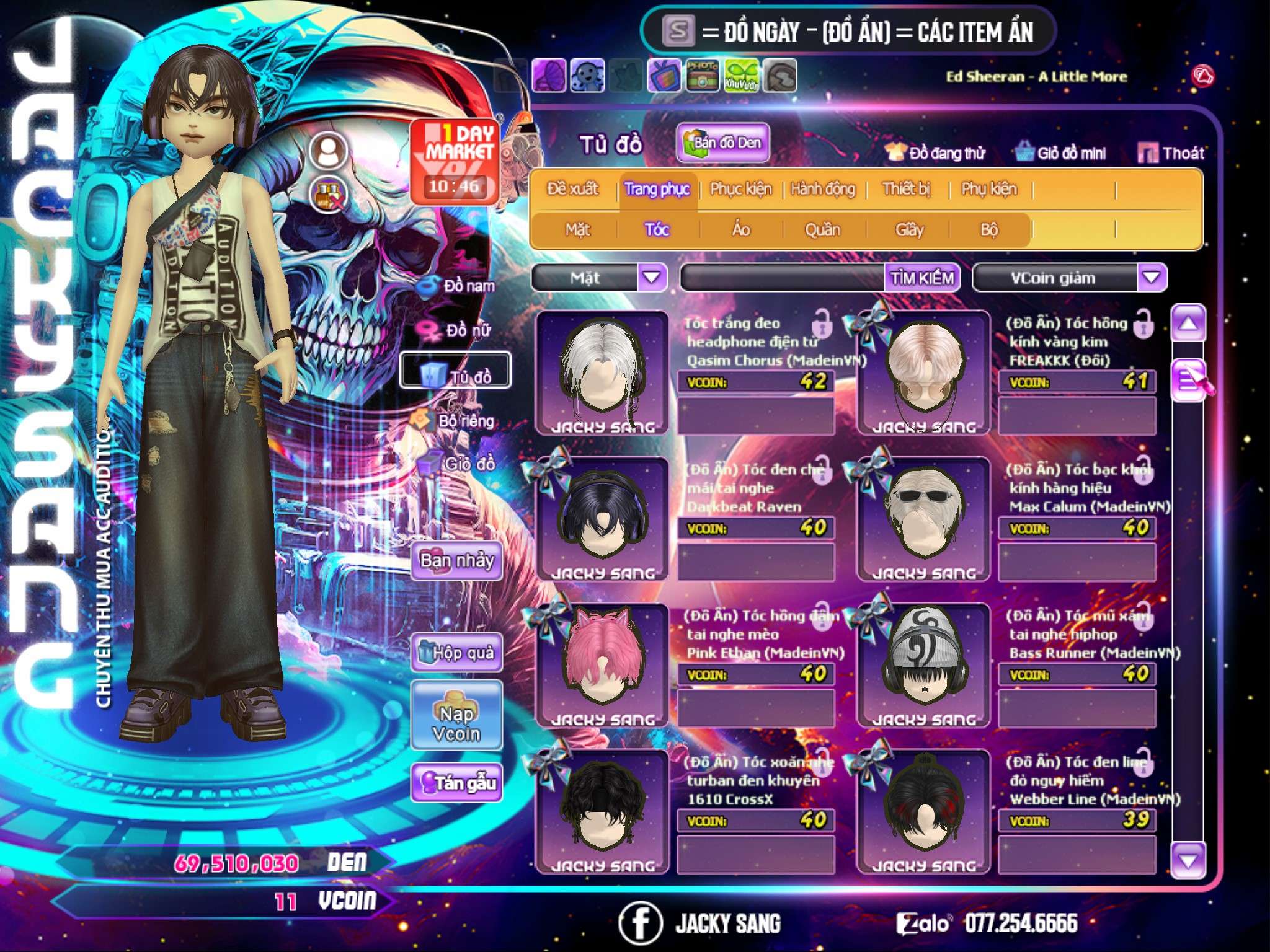Pick the grey beanie hiphop hair item
This screenshot has height=952, width=1270.
[923, 663]
